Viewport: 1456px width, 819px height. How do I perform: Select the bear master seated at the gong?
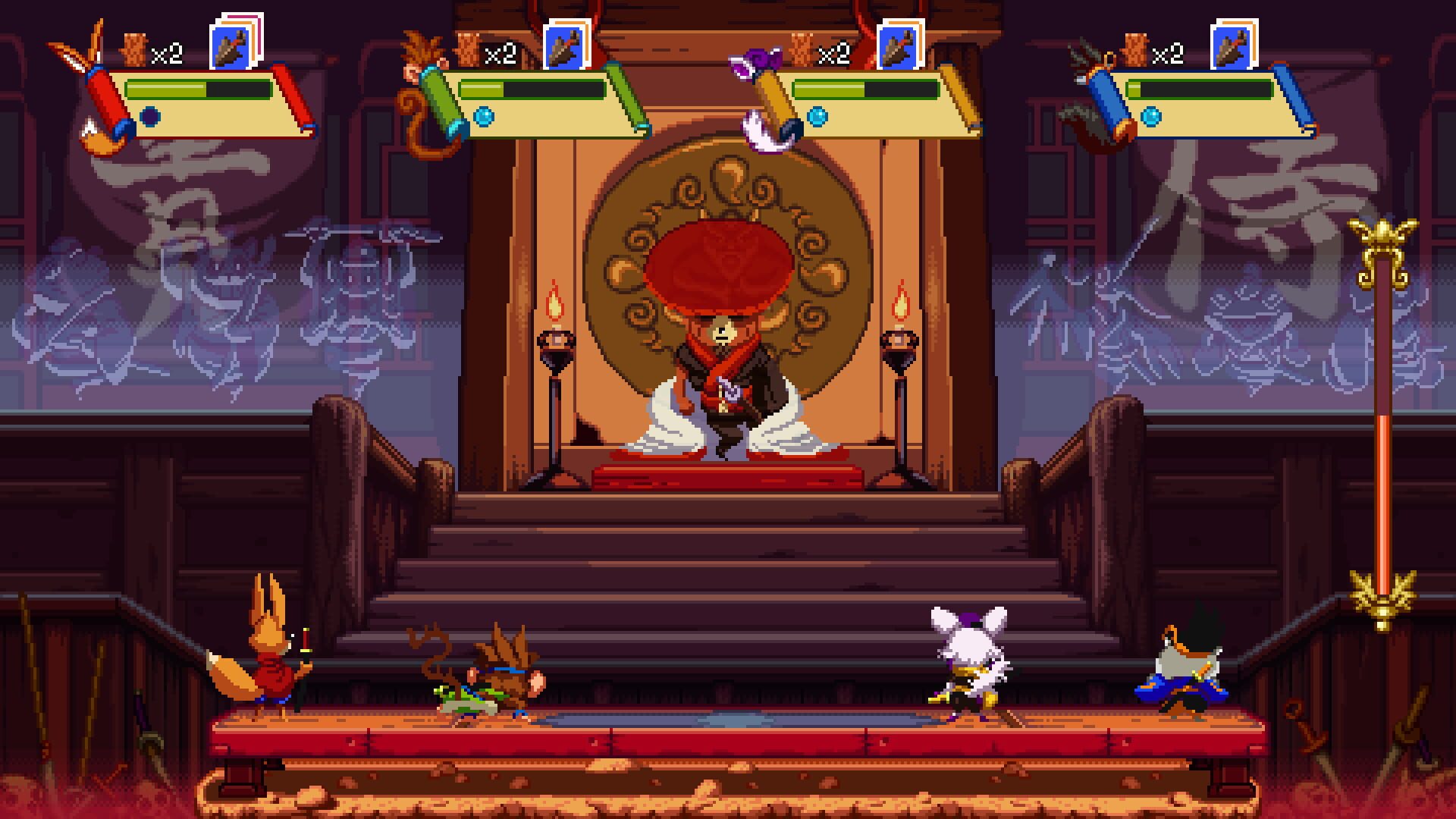click(x=722, y=372)
